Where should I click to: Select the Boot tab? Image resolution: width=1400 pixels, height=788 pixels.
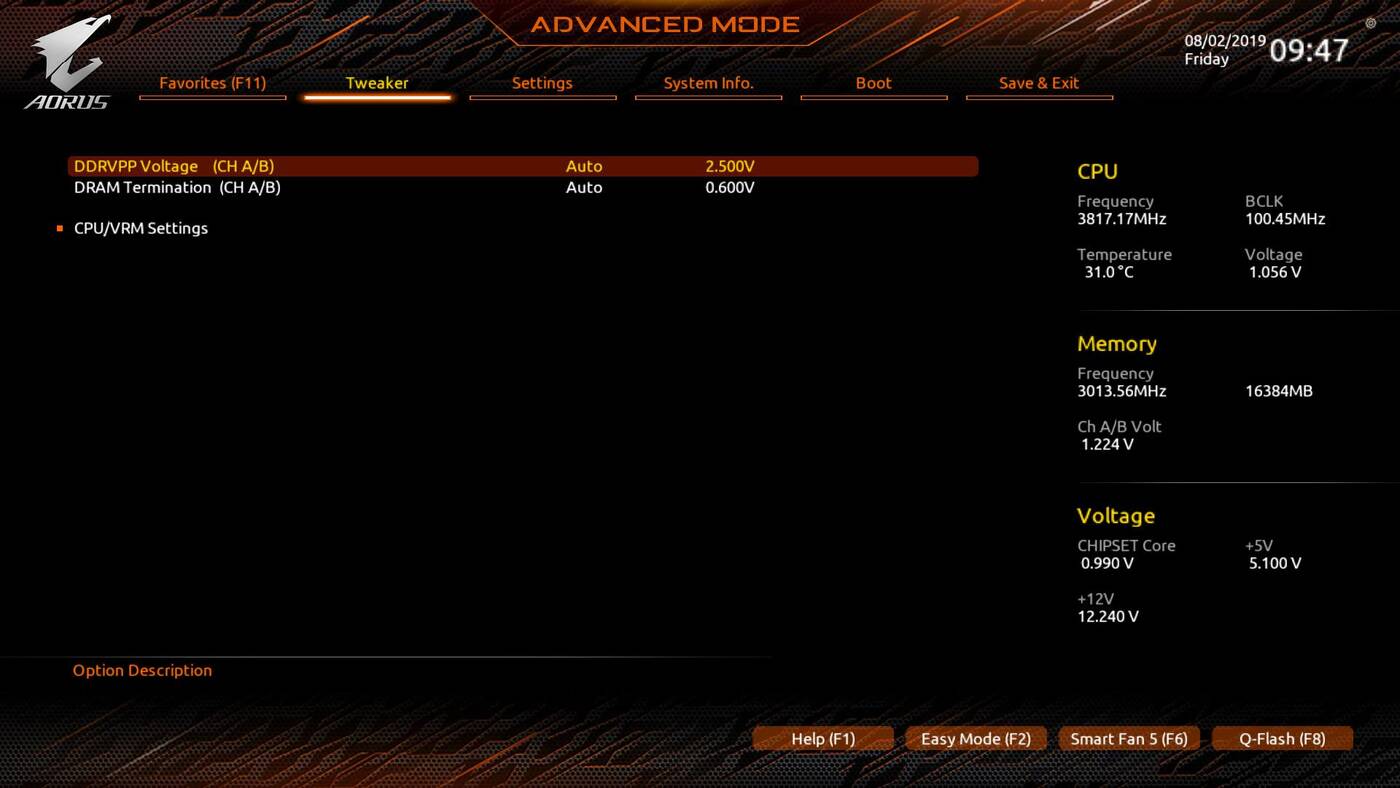[x=873, y=83]
